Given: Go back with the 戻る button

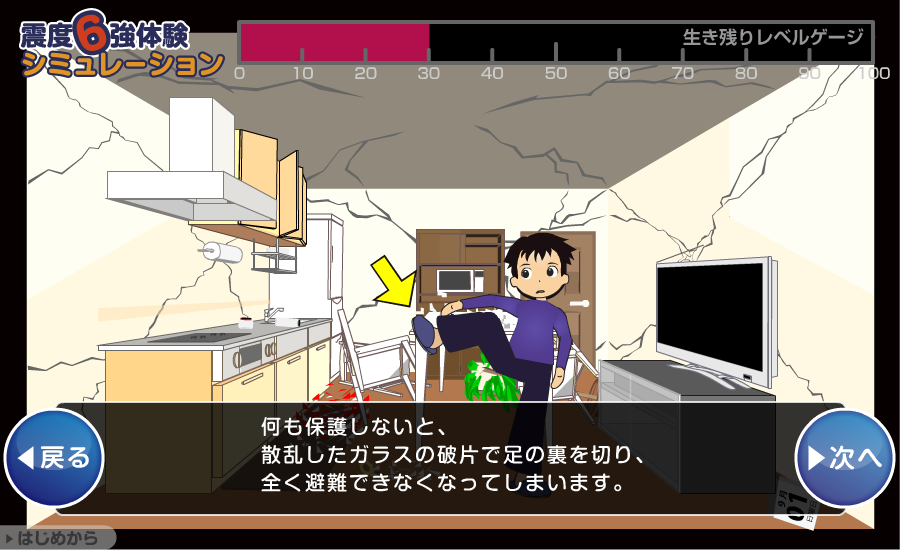Looking at the screenshot, I should coord(55,458).
